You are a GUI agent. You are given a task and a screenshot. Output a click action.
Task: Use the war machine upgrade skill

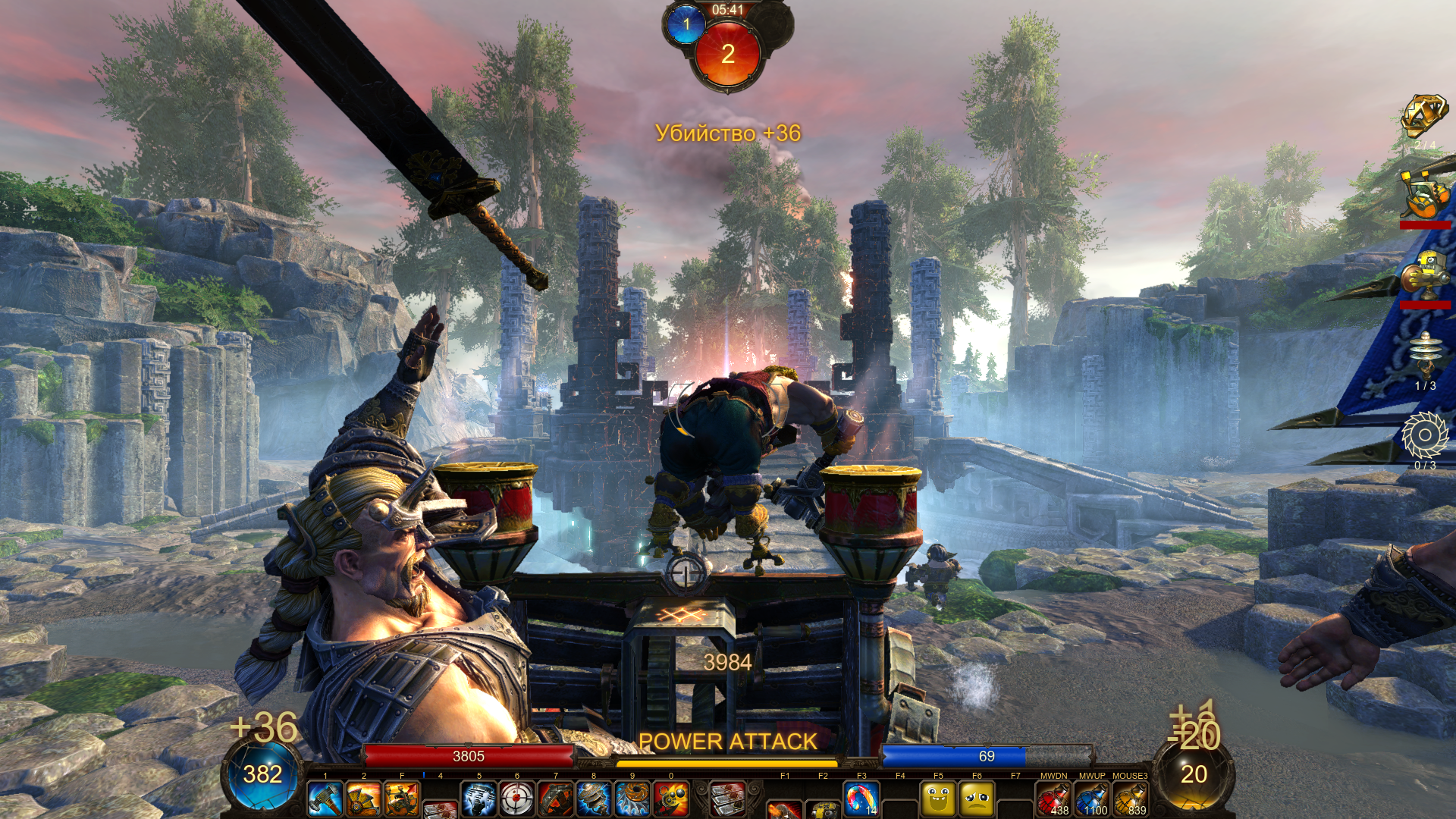tap(402, 799)
